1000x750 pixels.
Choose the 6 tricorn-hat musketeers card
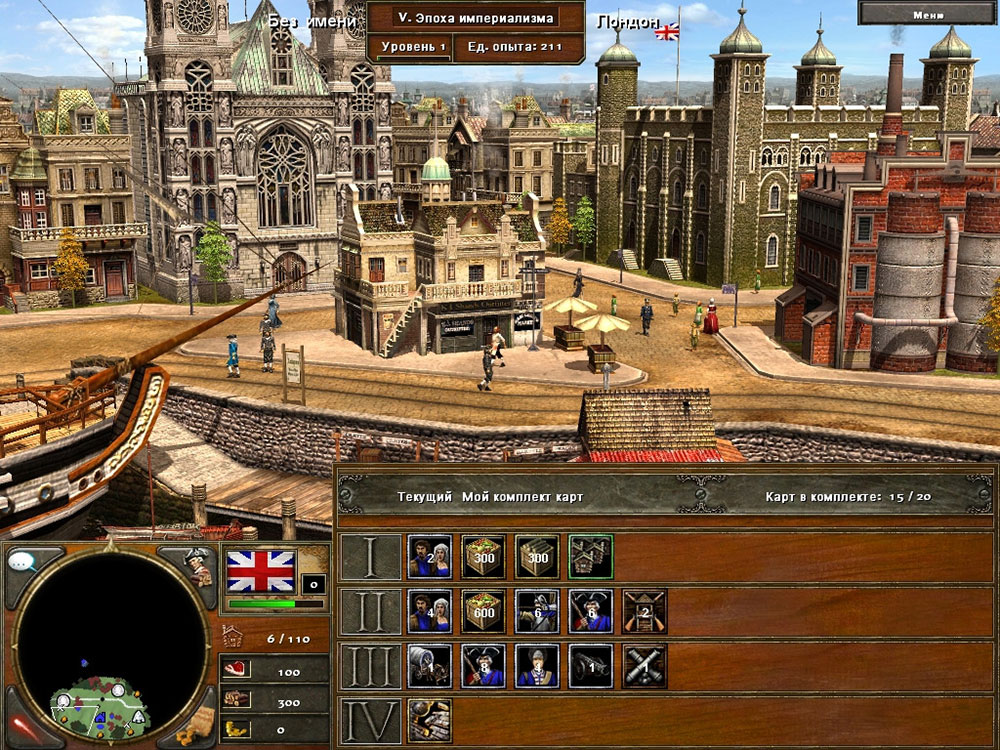pyautogui.click(x=591, y=611)
